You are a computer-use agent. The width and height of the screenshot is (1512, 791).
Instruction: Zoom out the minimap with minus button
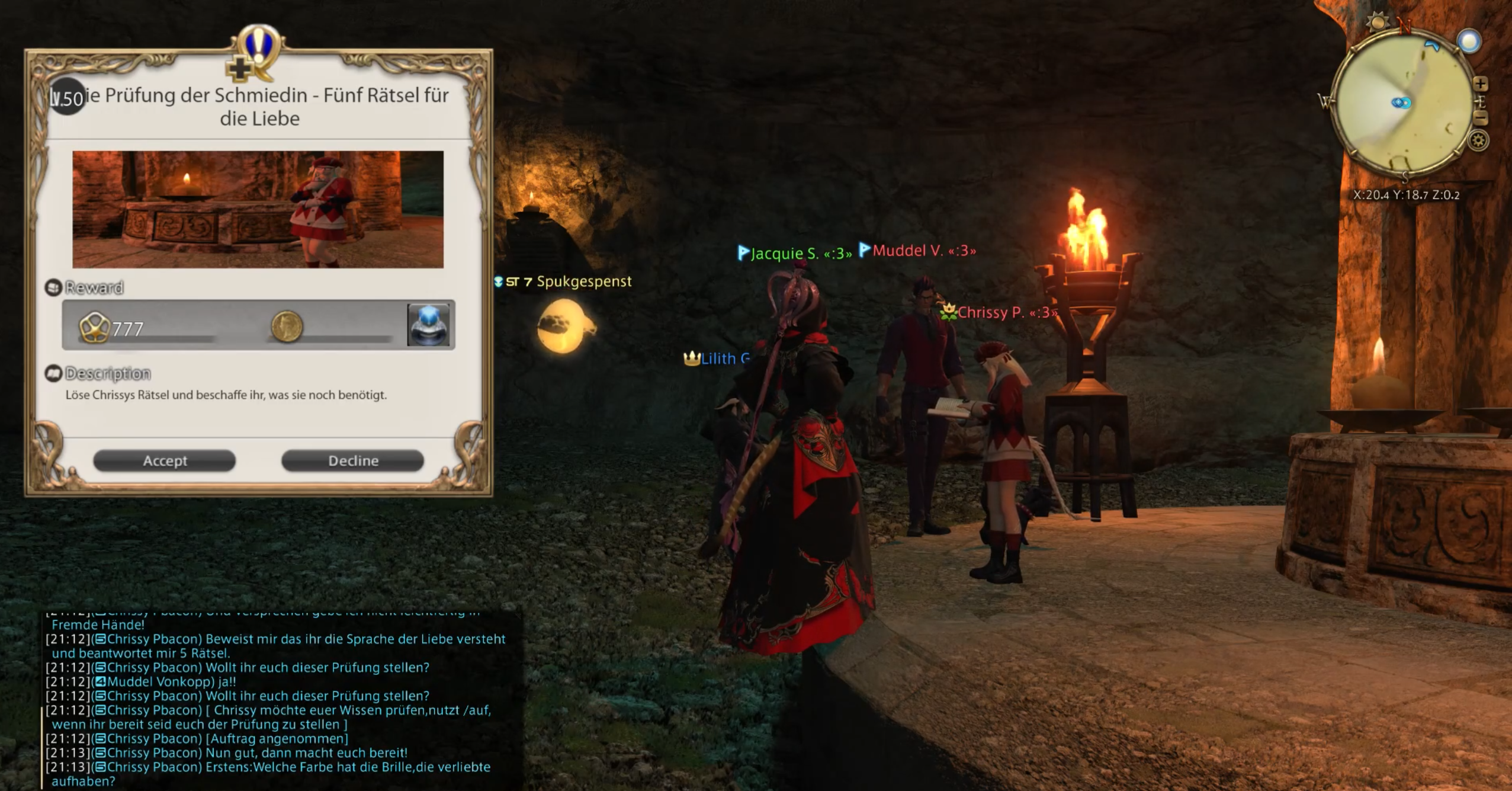(x=1480, y=119)
